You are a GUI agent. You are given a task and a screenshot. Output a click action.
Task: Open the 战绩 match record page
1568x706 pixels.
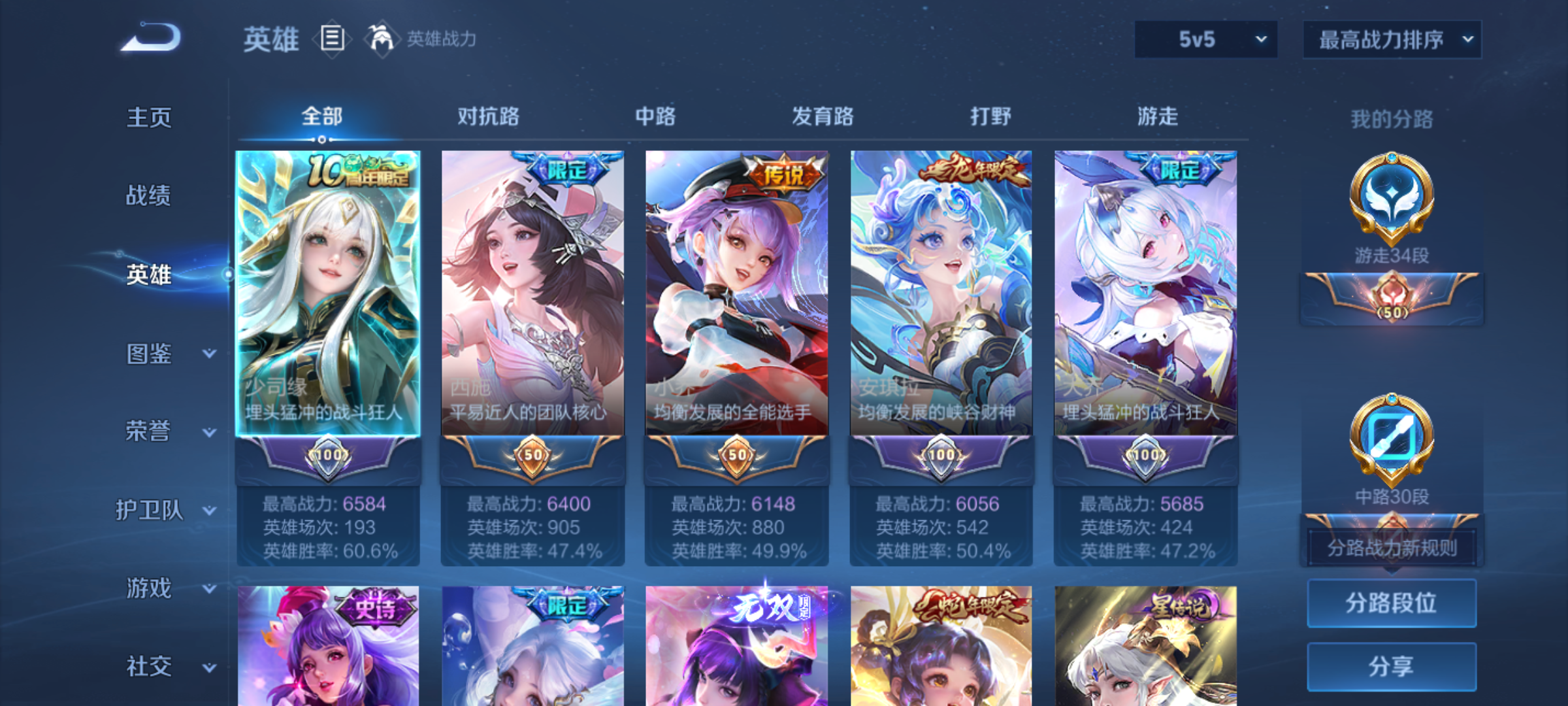tap(149, 195)
